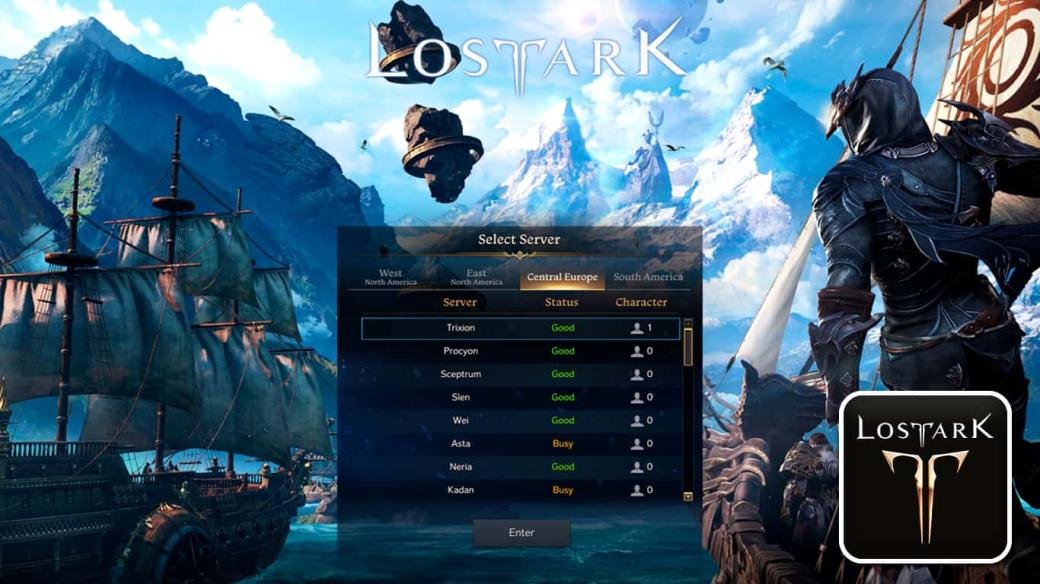Sort the list by Server column header

point(460,302)
